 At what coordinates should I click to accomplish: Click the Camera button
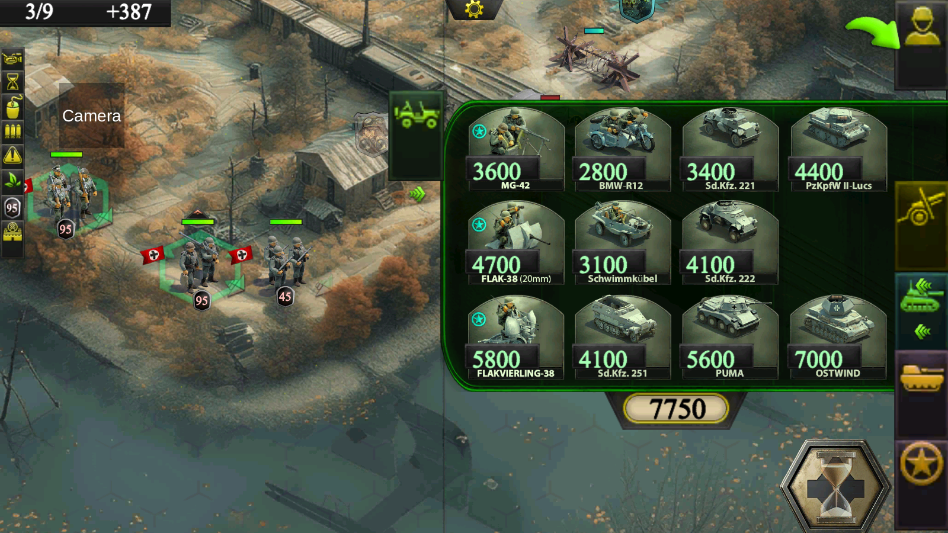click(91, 116)
